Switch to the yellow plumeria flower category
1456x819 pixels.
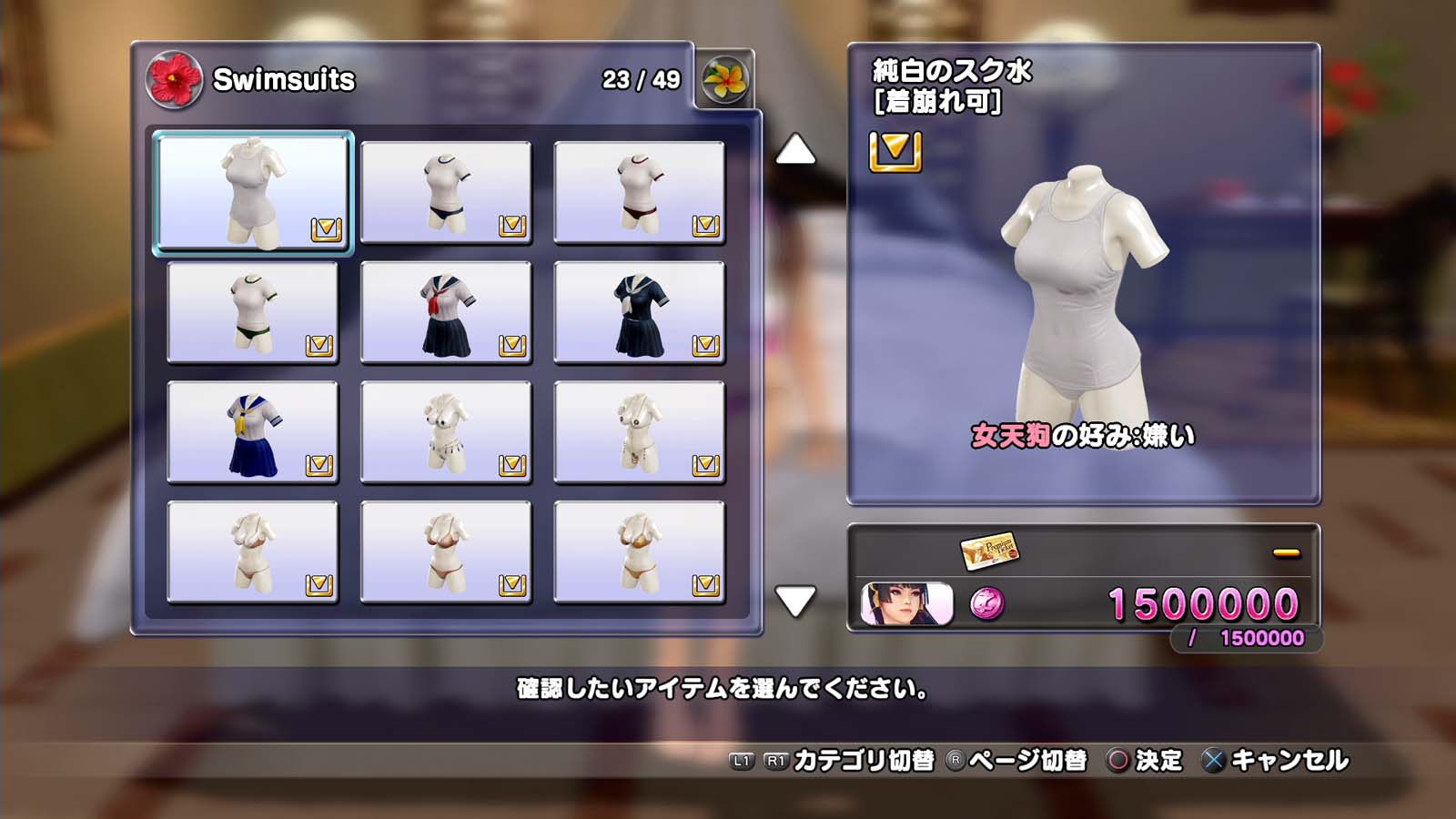724,79
